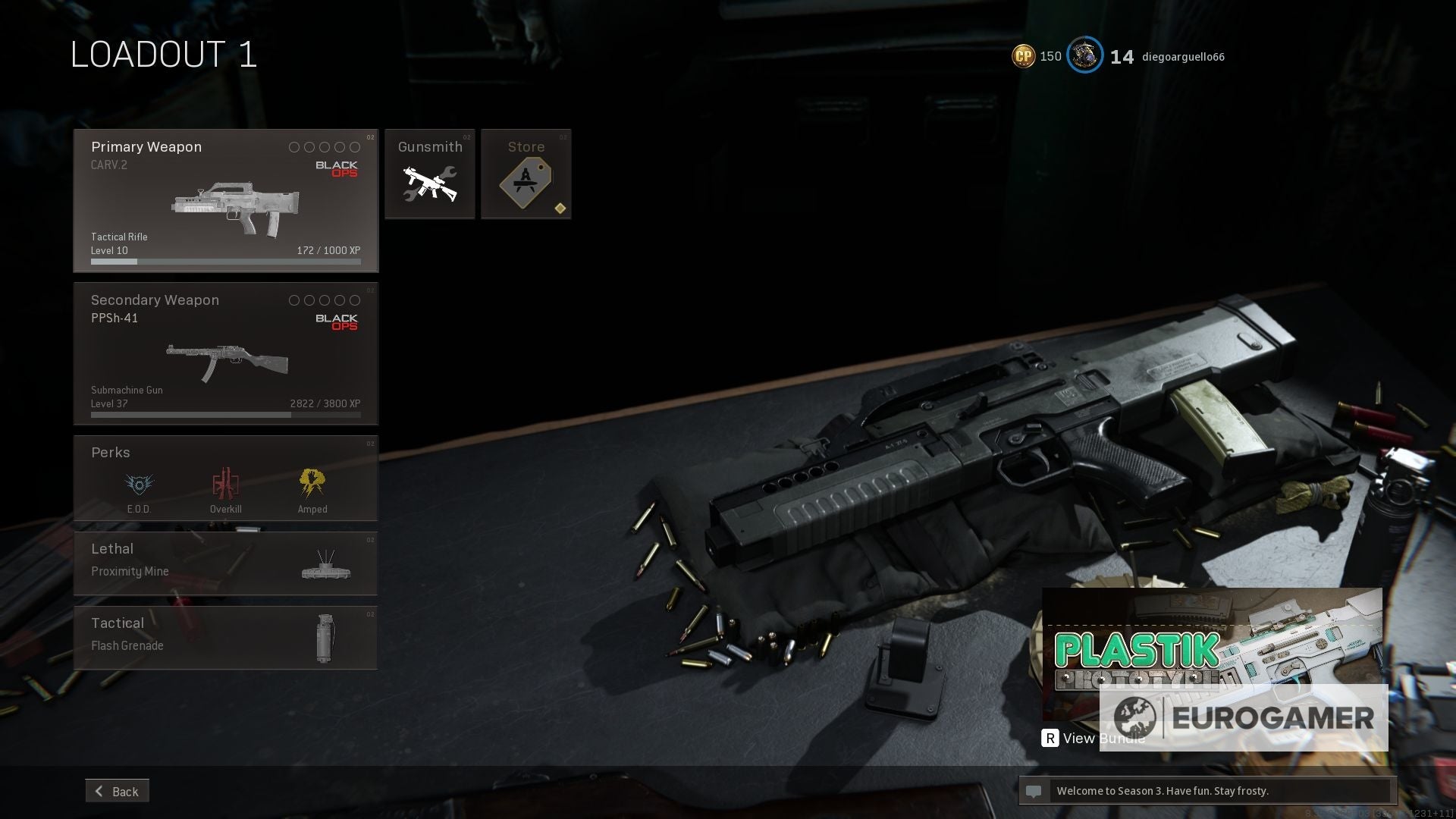Viewport: 1456px width, 819px height.
Task: Go Back to the previous menu
Action: pyautogui.click(x=118, y=791)
